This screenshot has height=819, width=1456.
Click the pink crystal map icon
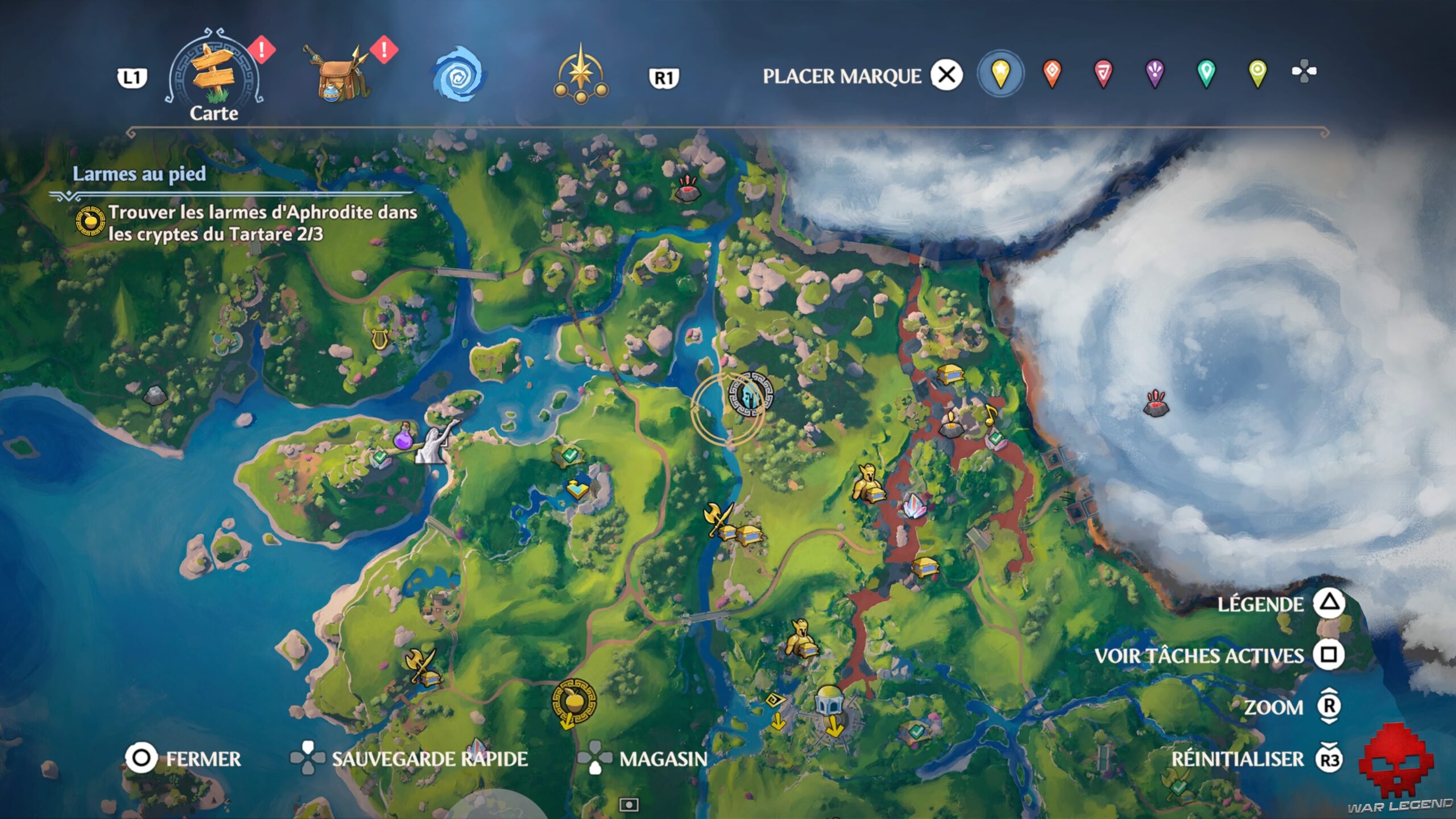(x=914, y=506)
